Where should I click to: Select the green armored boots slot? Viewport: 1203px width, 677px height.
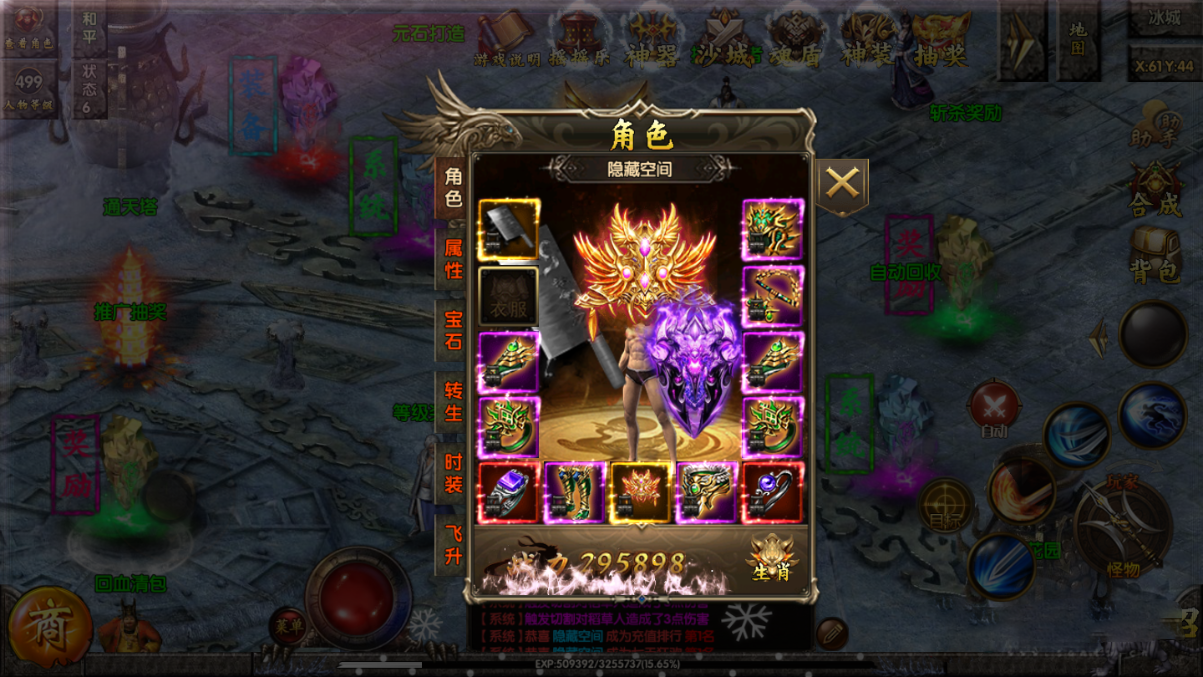(575, 493)
